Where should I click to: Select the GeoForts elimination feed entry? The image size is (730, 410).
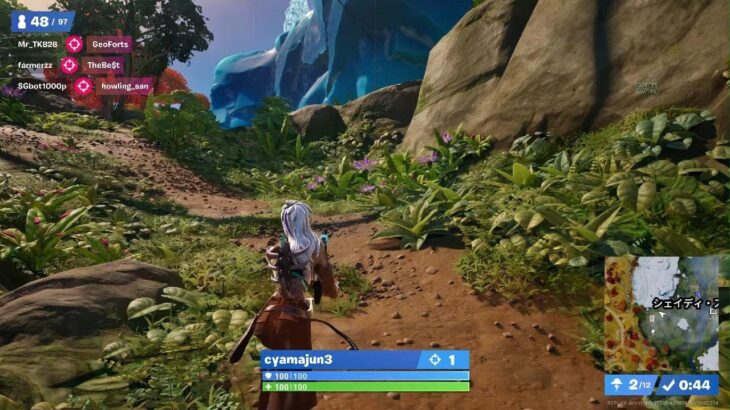tap(109, 44)
